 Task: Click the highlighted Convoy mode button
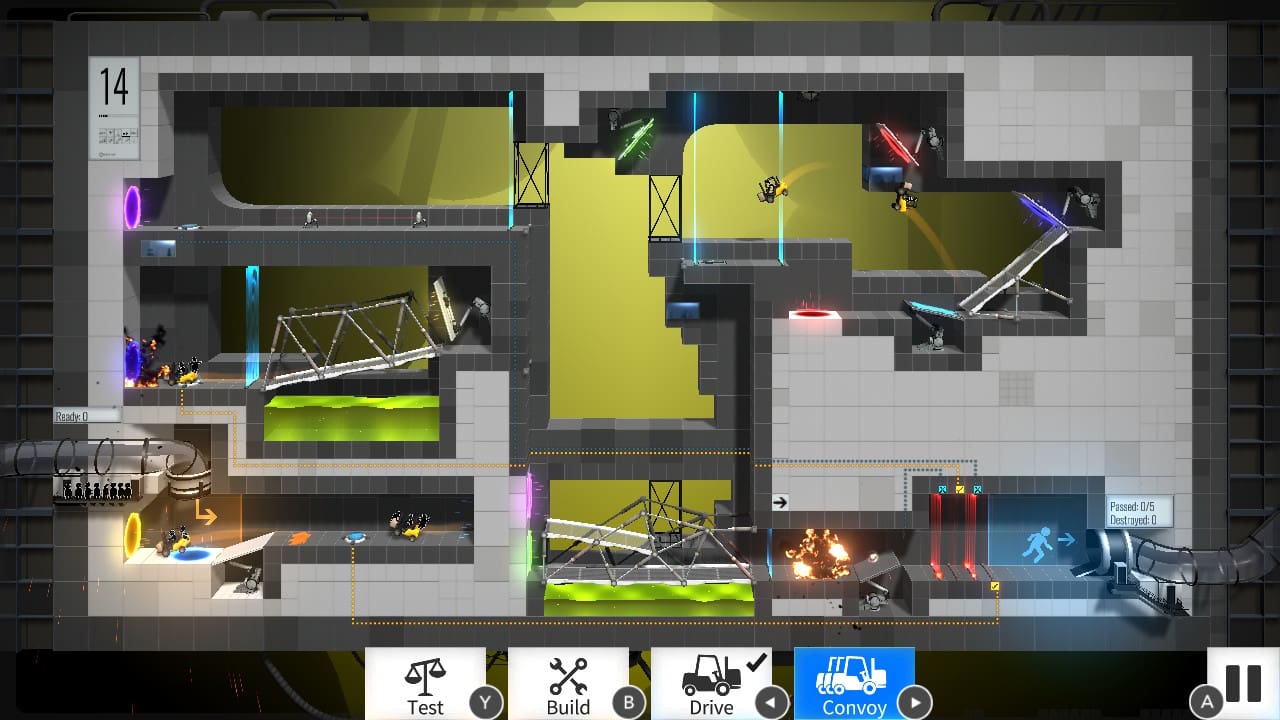click(x=855, y=685)
